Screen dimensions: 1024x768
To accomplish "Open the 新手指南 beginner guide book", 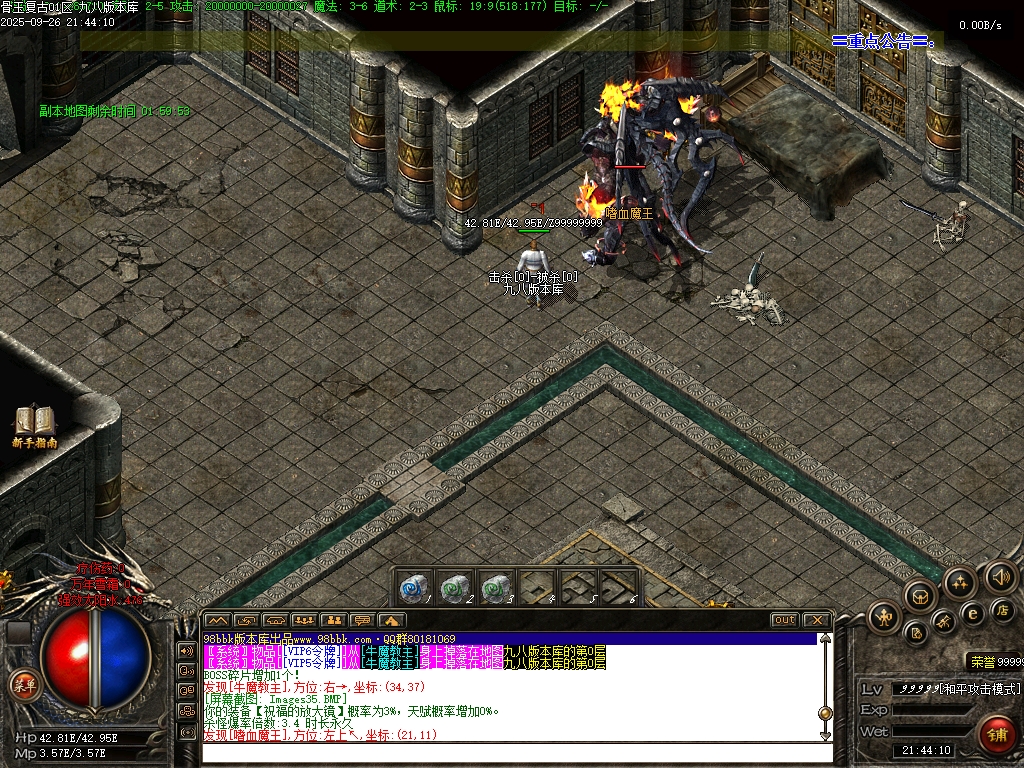I will (x=34, y=424).
